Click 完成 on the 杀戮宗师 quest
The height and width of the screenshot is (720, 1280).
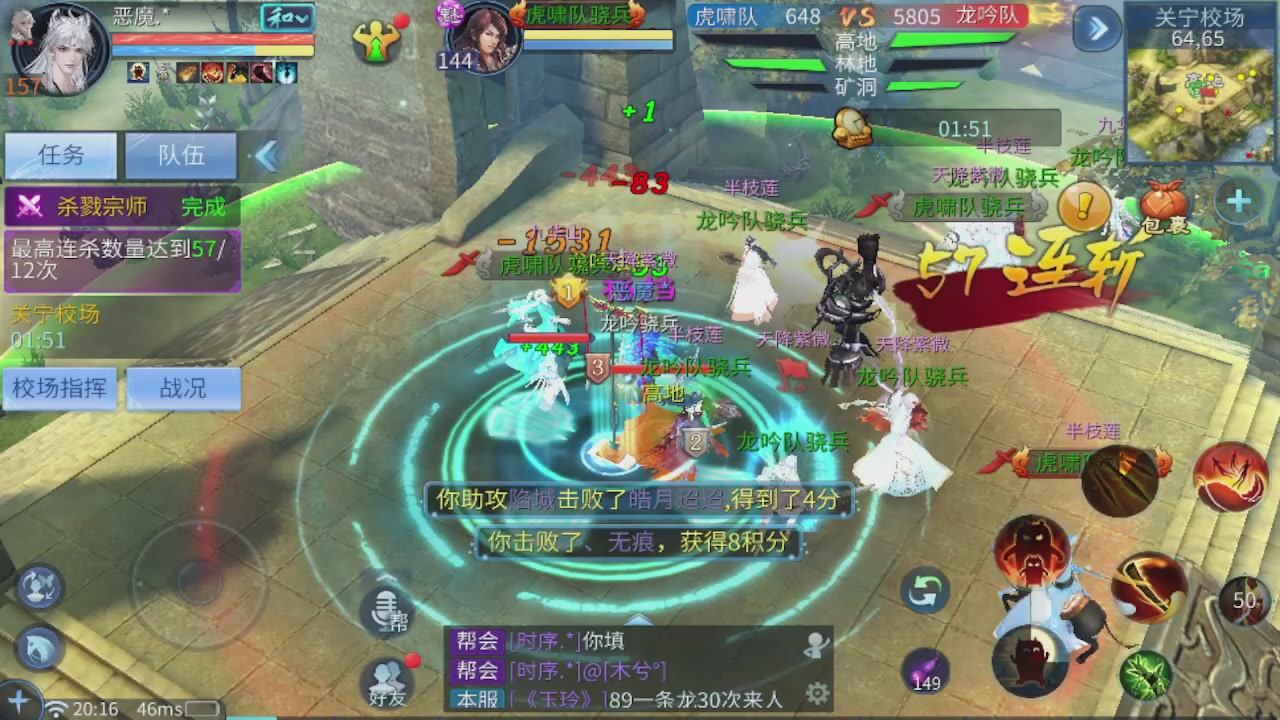click(x=203, y=206)
